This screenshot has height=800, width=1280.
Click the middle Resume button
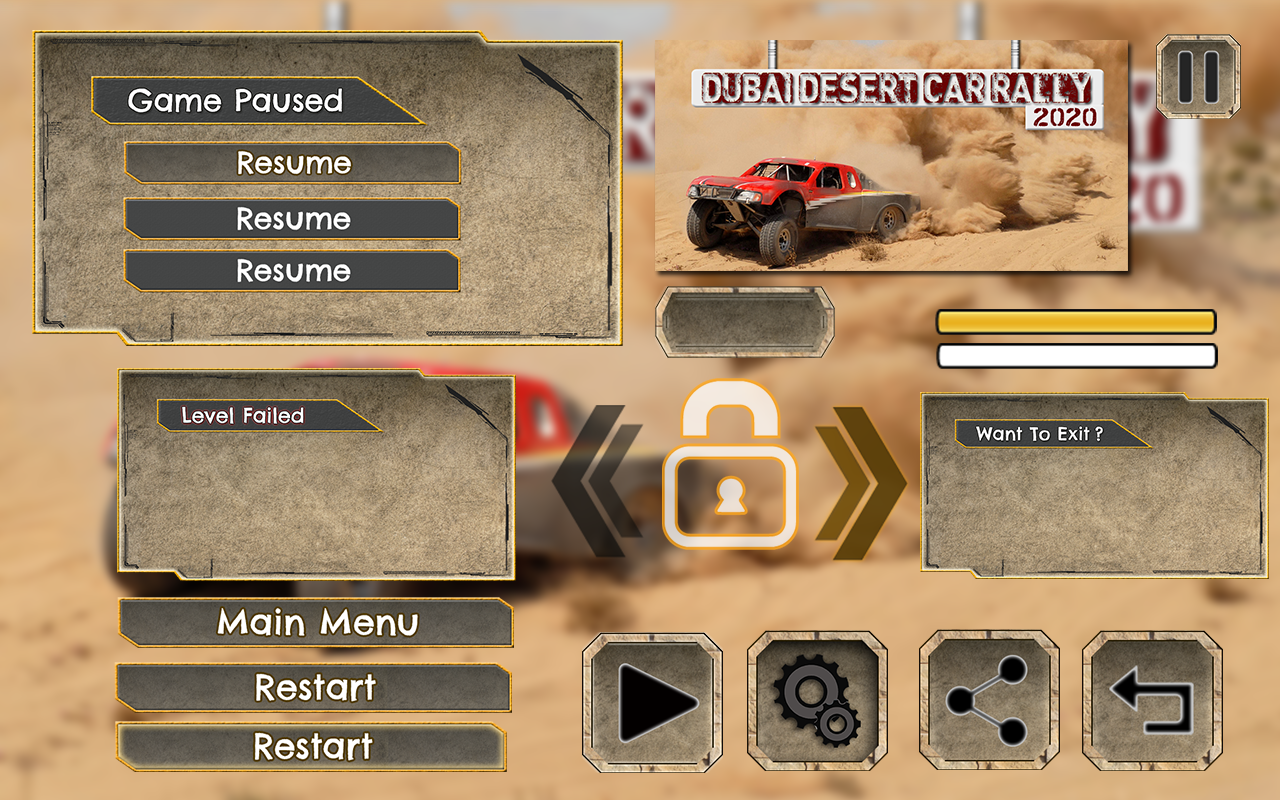point(291,219)
